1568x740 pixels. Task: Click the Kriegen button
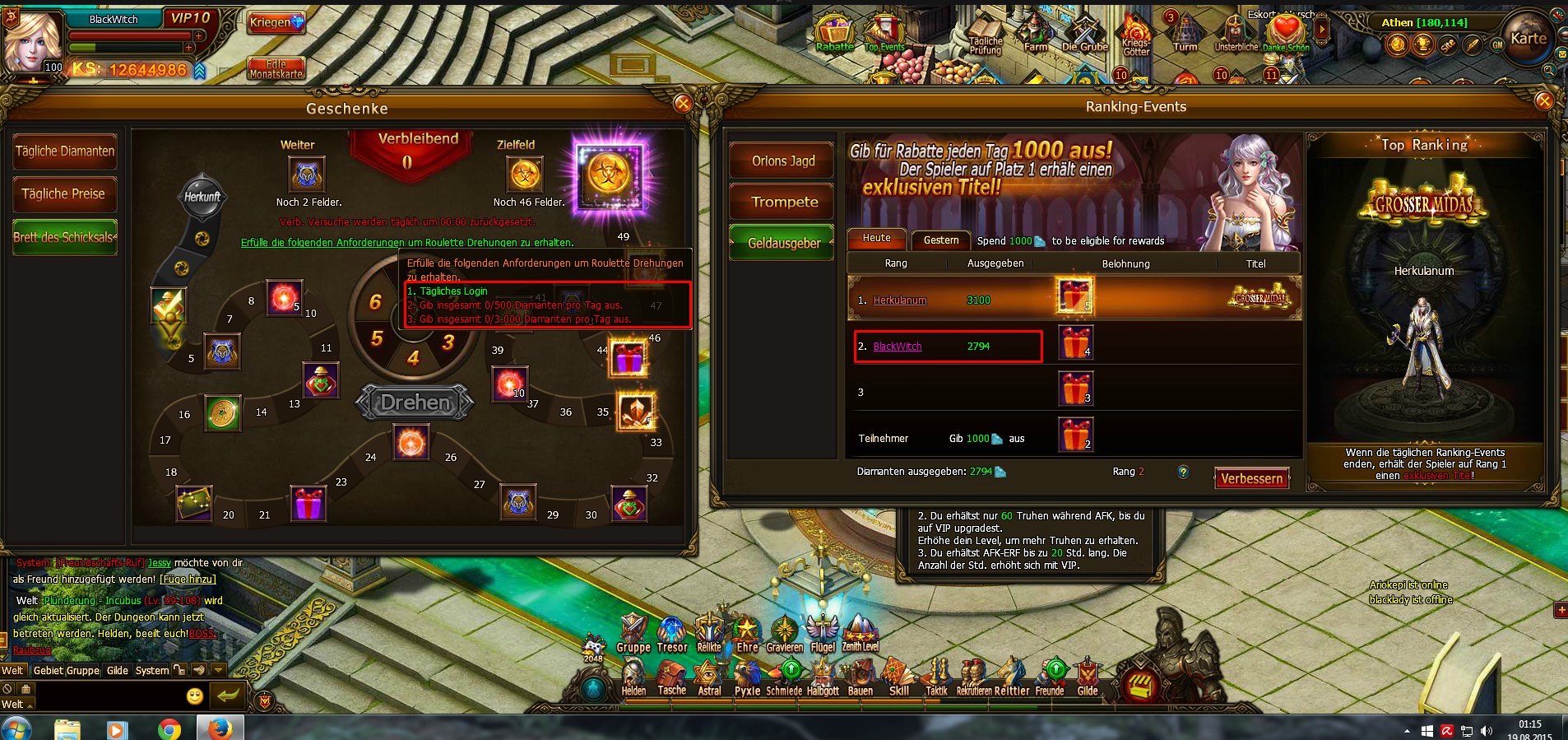(x=276, y=22)
